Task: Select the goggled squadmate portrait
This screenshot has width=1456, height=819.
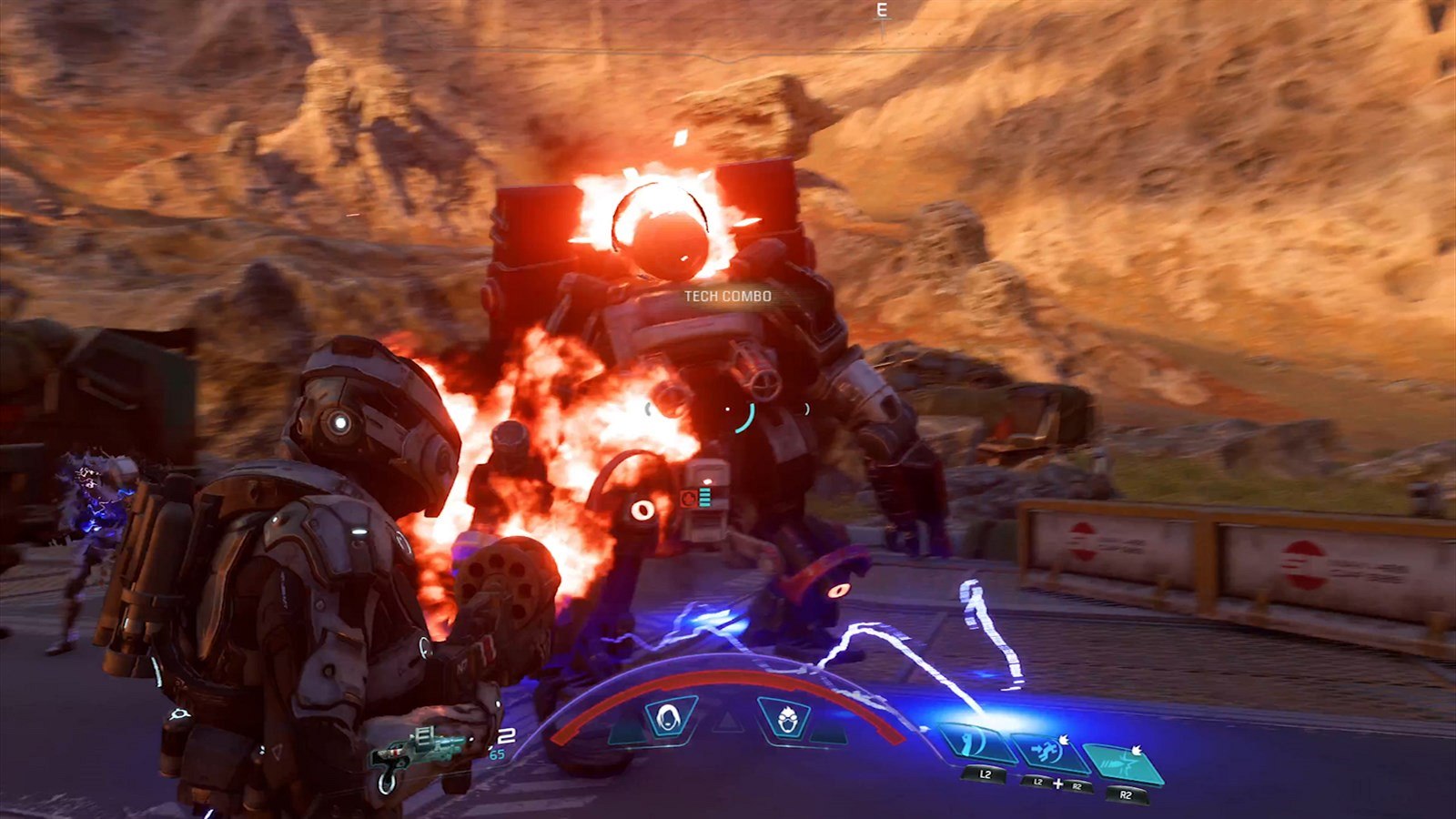Action: 785,717
